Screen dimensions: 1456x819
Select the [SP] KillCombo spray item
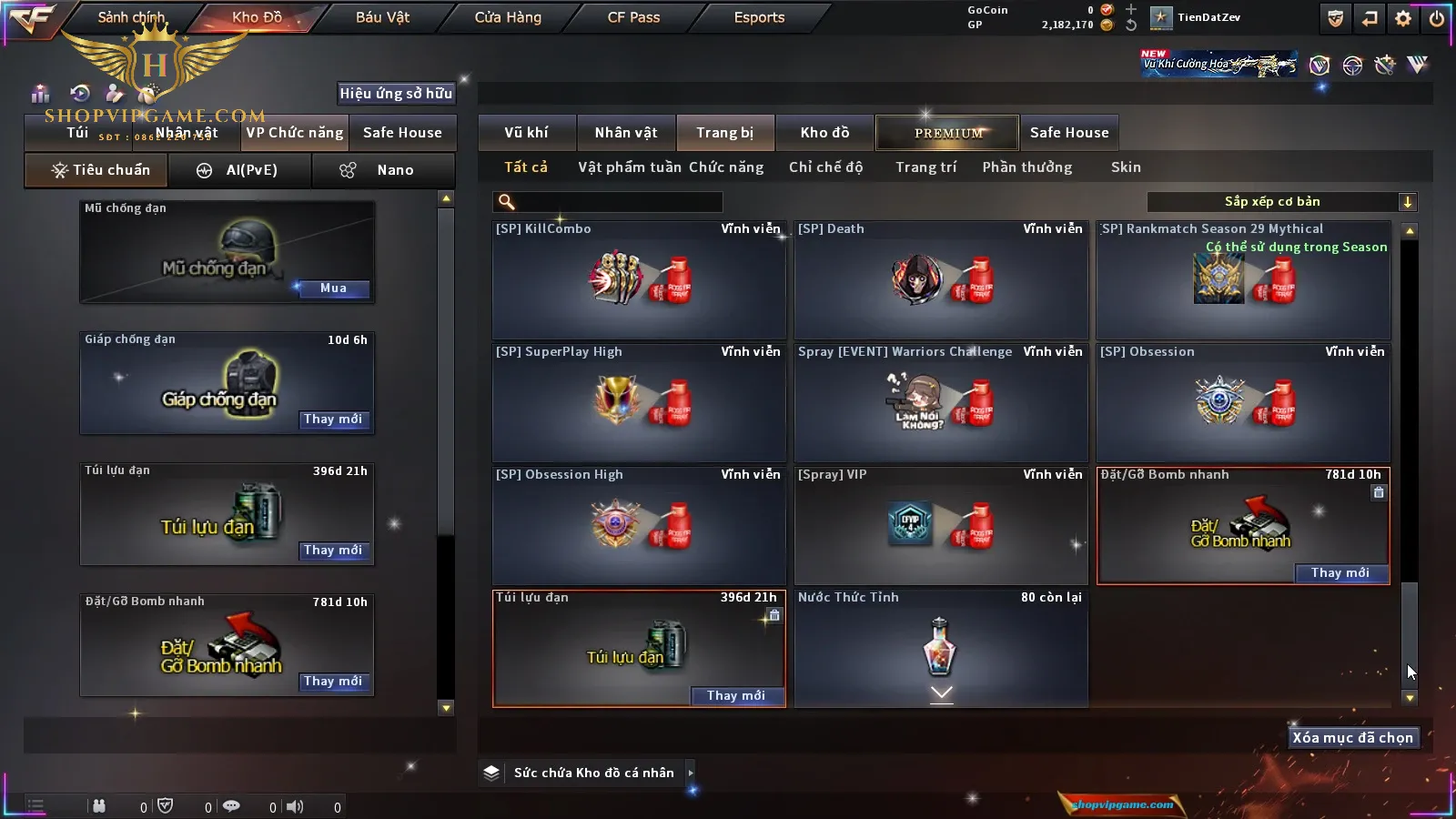click(639, 280)
